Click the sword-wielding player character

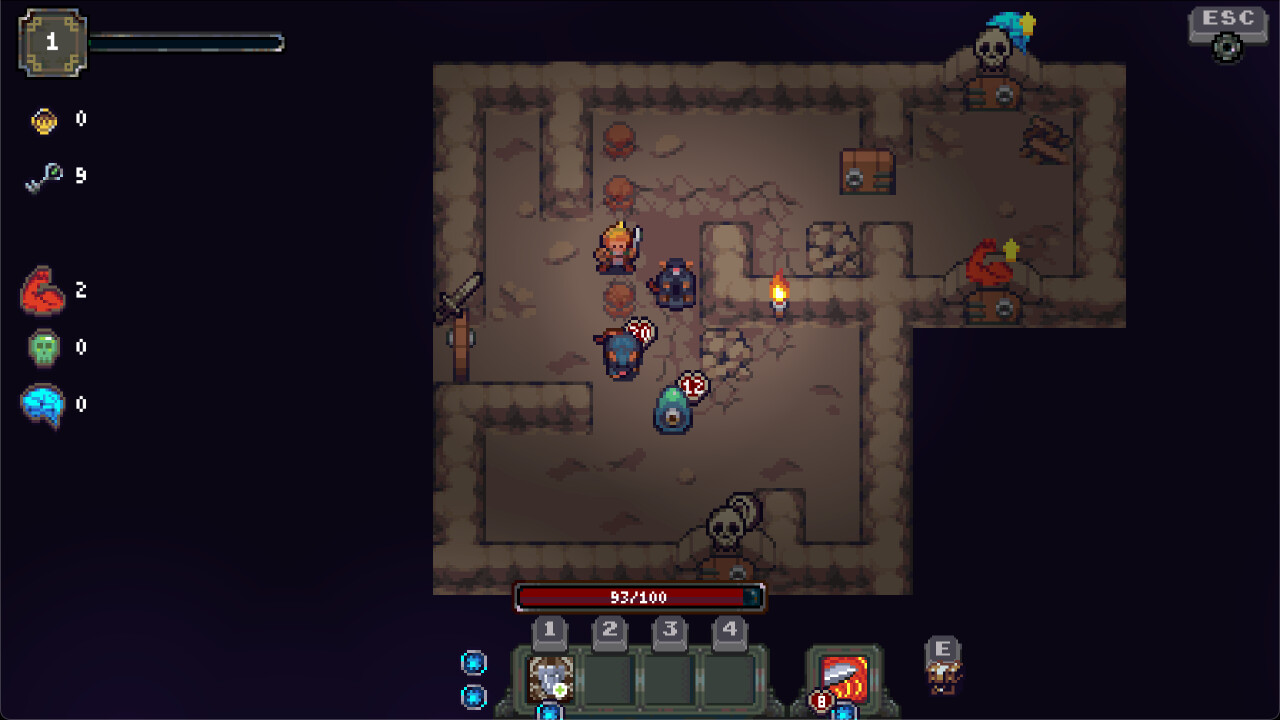(616, 248)
